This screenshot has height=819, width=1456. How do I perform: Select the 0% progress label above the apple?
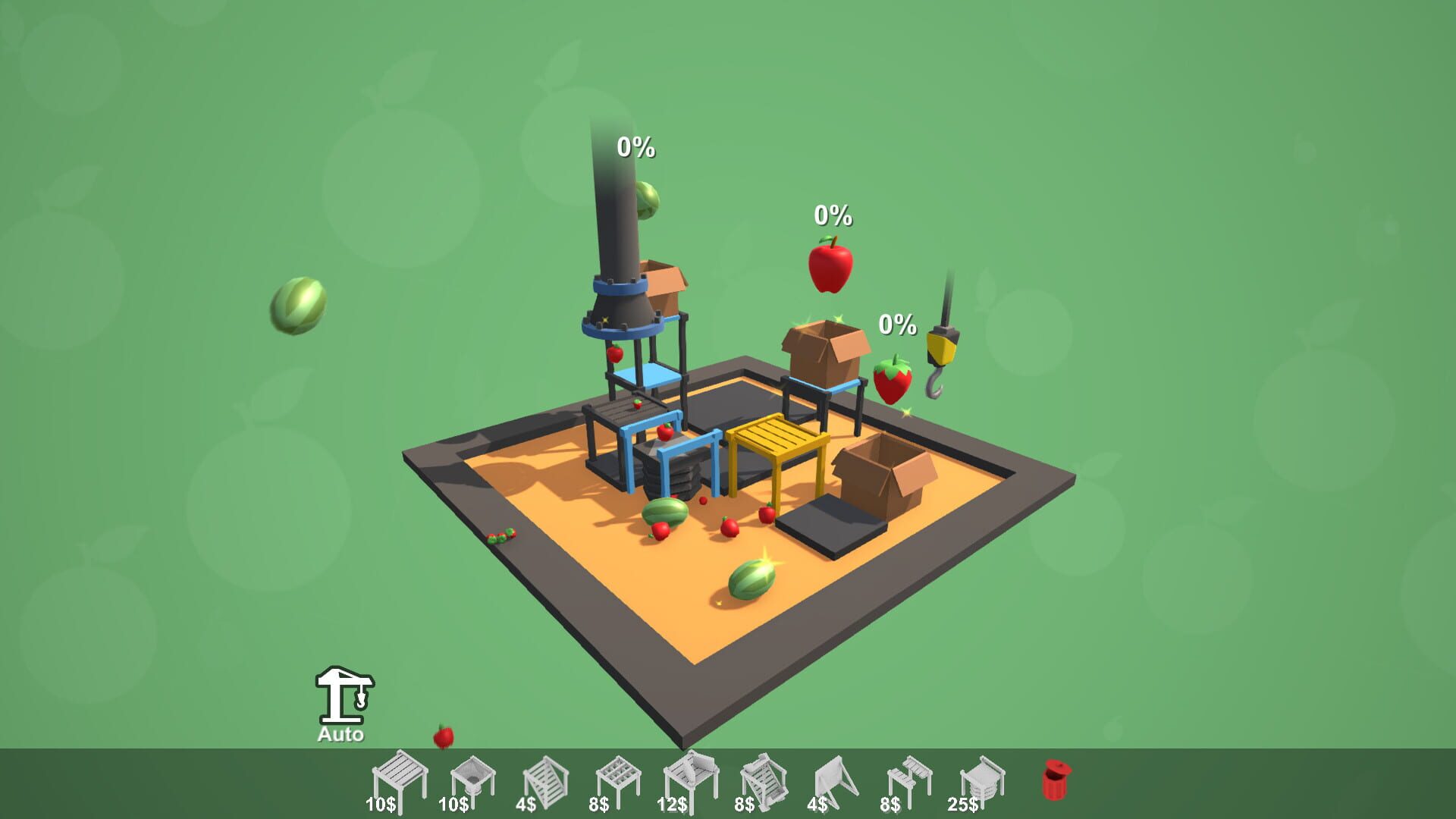pyautogui.click(x=831, y=217)
